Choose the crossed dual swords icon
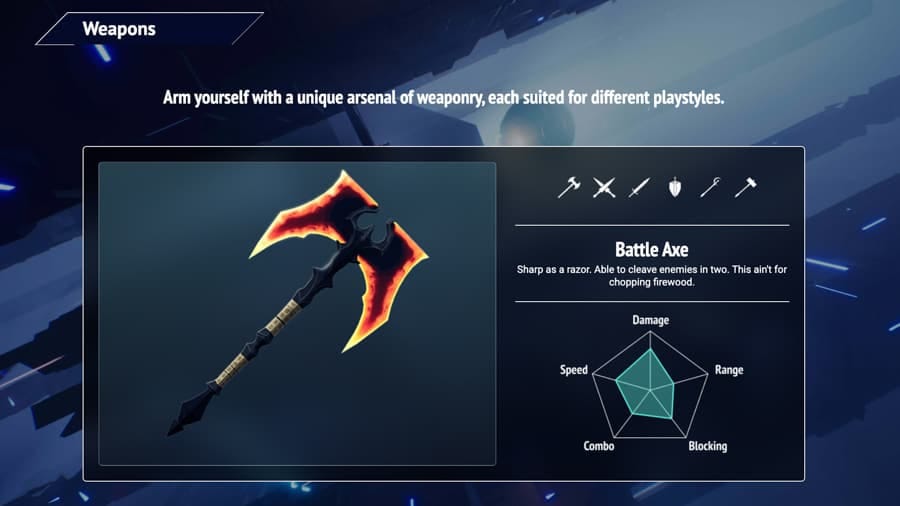 pyautogui.click(x=604, y=187)
